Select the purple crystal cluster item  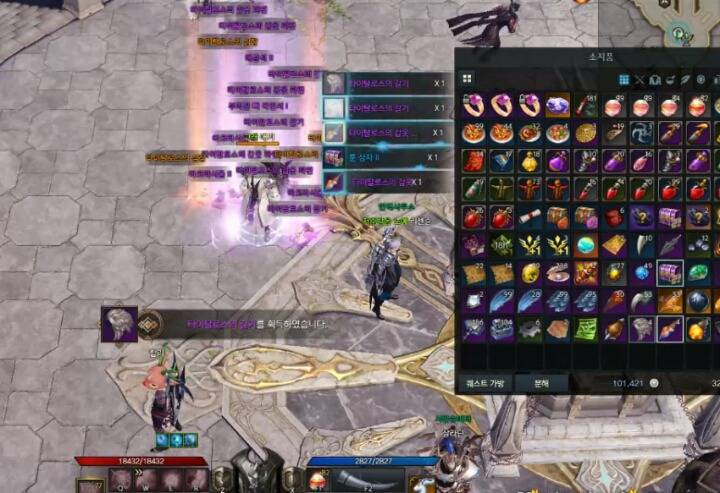pyautogui.click(x=558, y=105)
